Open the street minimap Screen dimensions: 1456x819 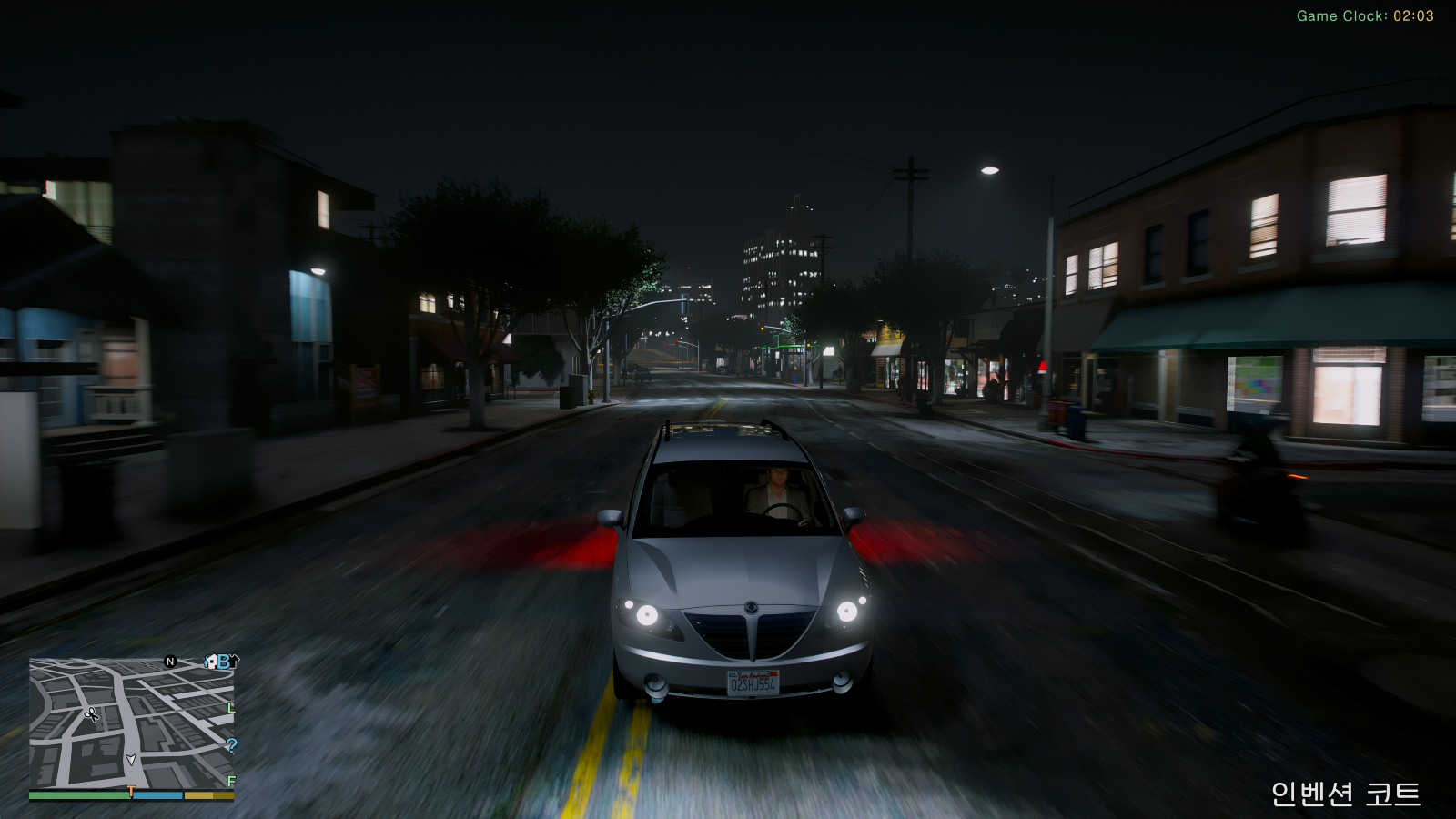point(131,723)
